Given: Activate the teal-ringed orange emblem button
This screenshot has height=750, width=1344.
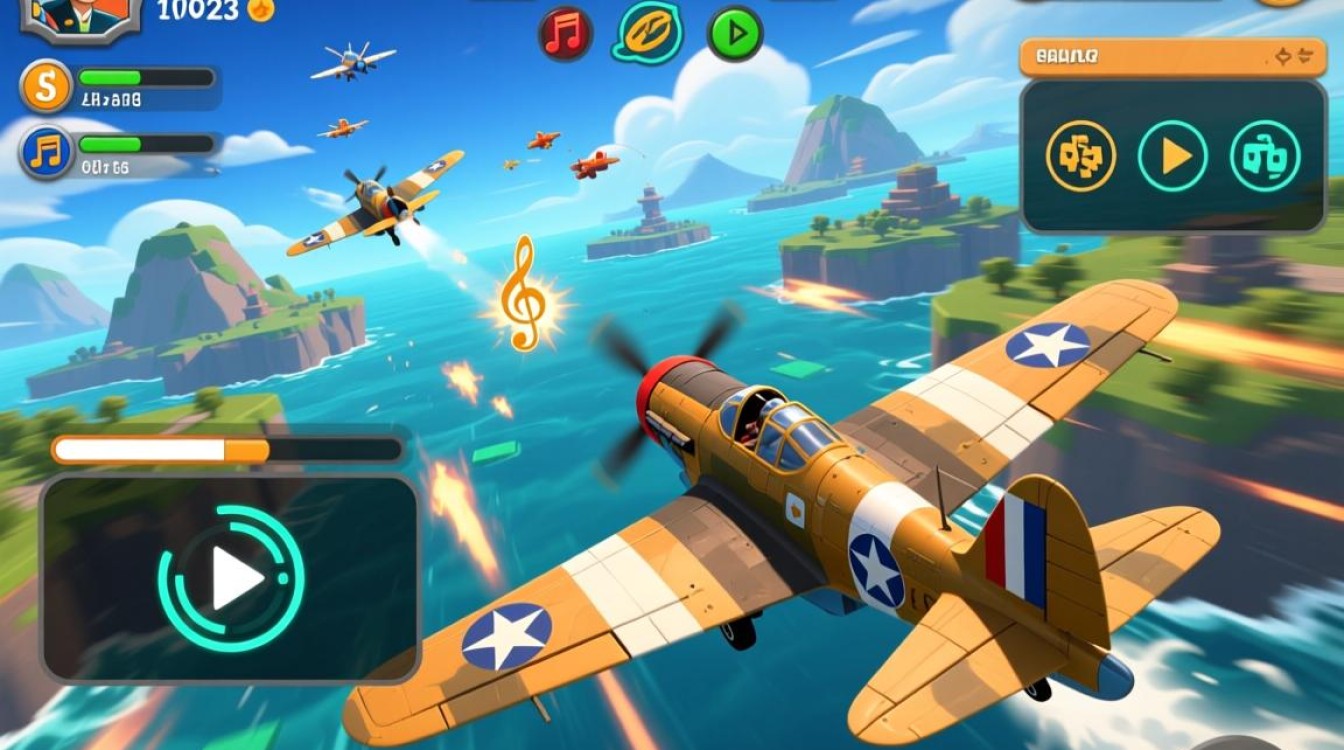Looking at the screenshot, I should coord(650,33).
